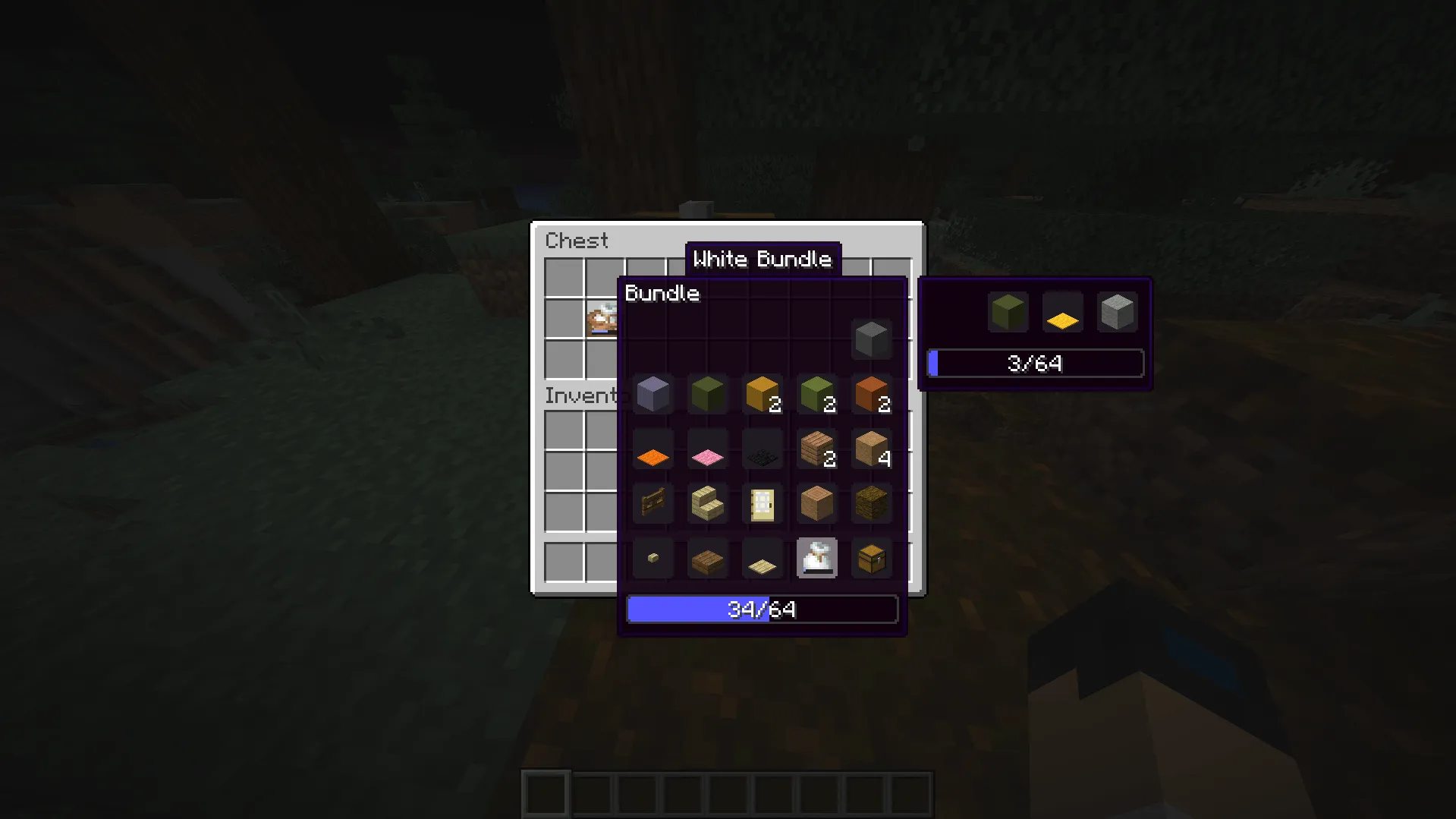
Task: Click the birch stairs item
Action: pyautogui.click(x=707, y=504)
